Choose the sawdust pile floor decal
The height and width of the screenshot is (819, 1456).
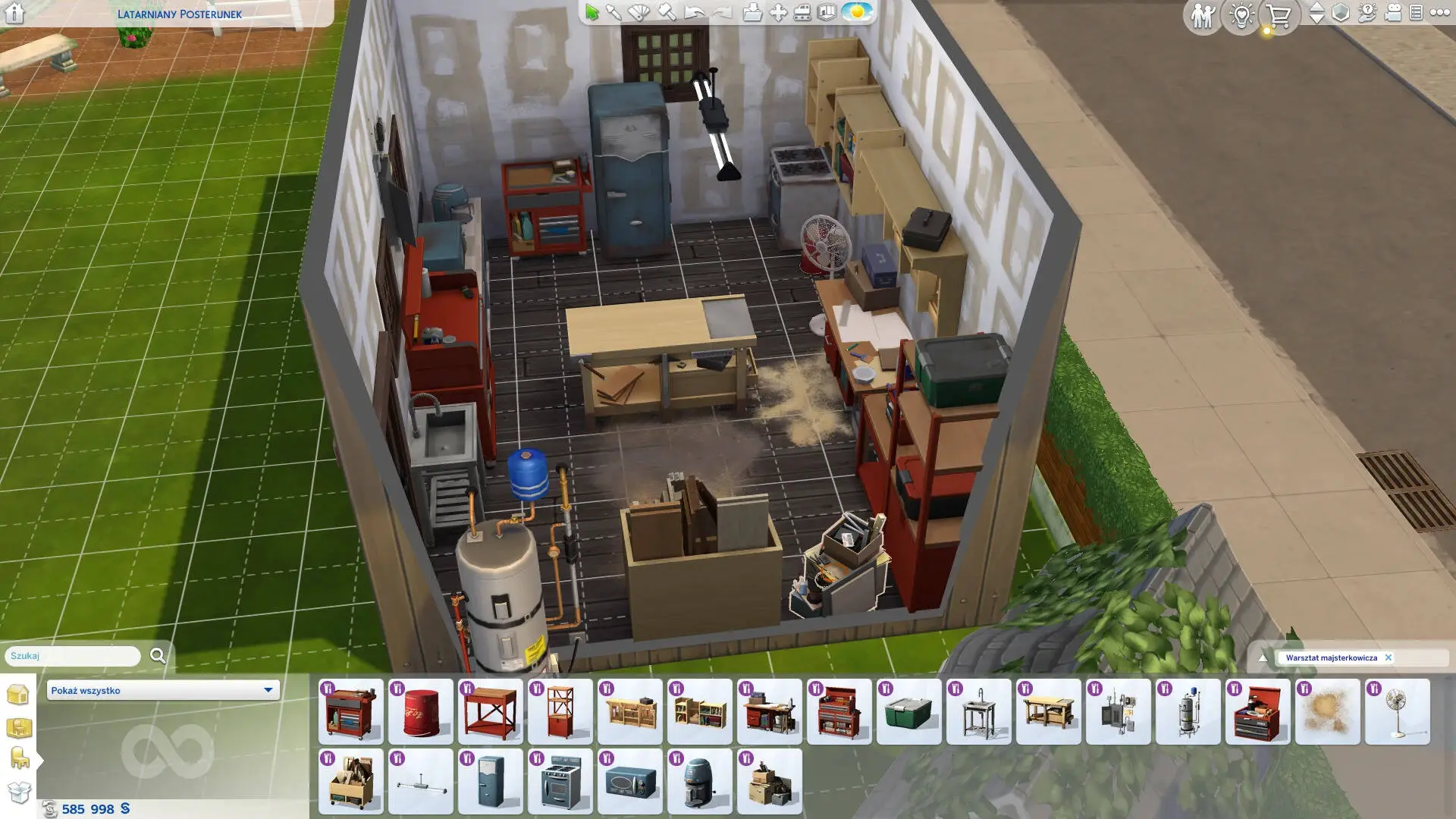(x=1327, y=712)
